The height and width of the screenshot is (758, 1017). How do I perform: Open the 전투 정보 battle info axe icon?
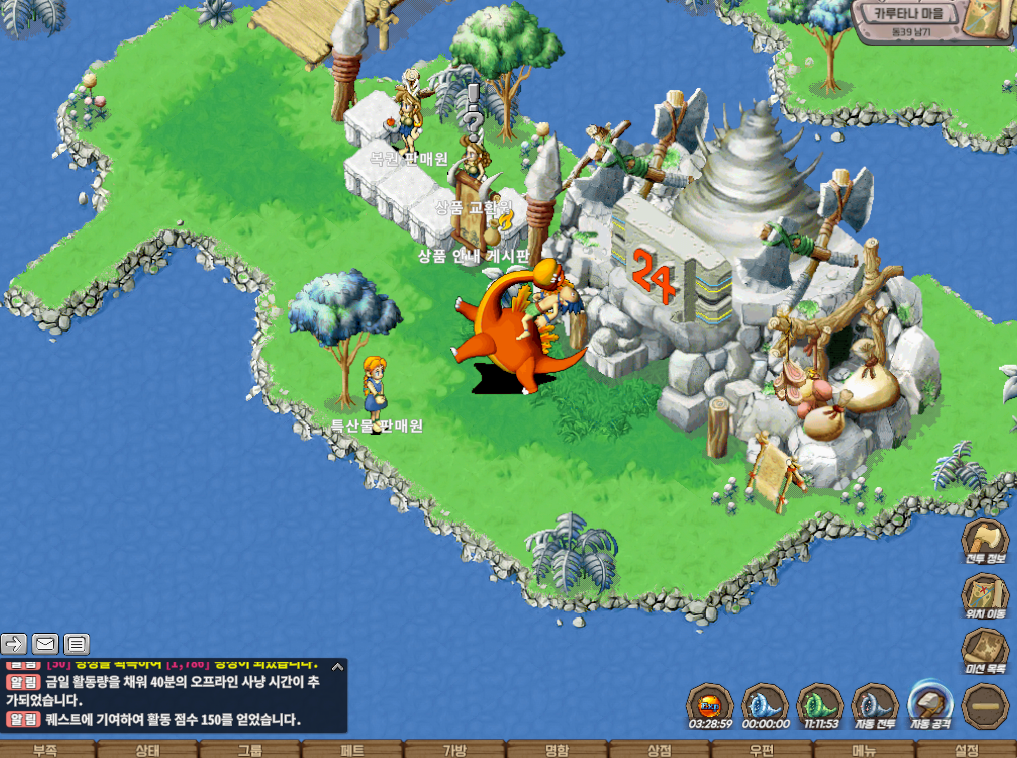click(985, 540)
